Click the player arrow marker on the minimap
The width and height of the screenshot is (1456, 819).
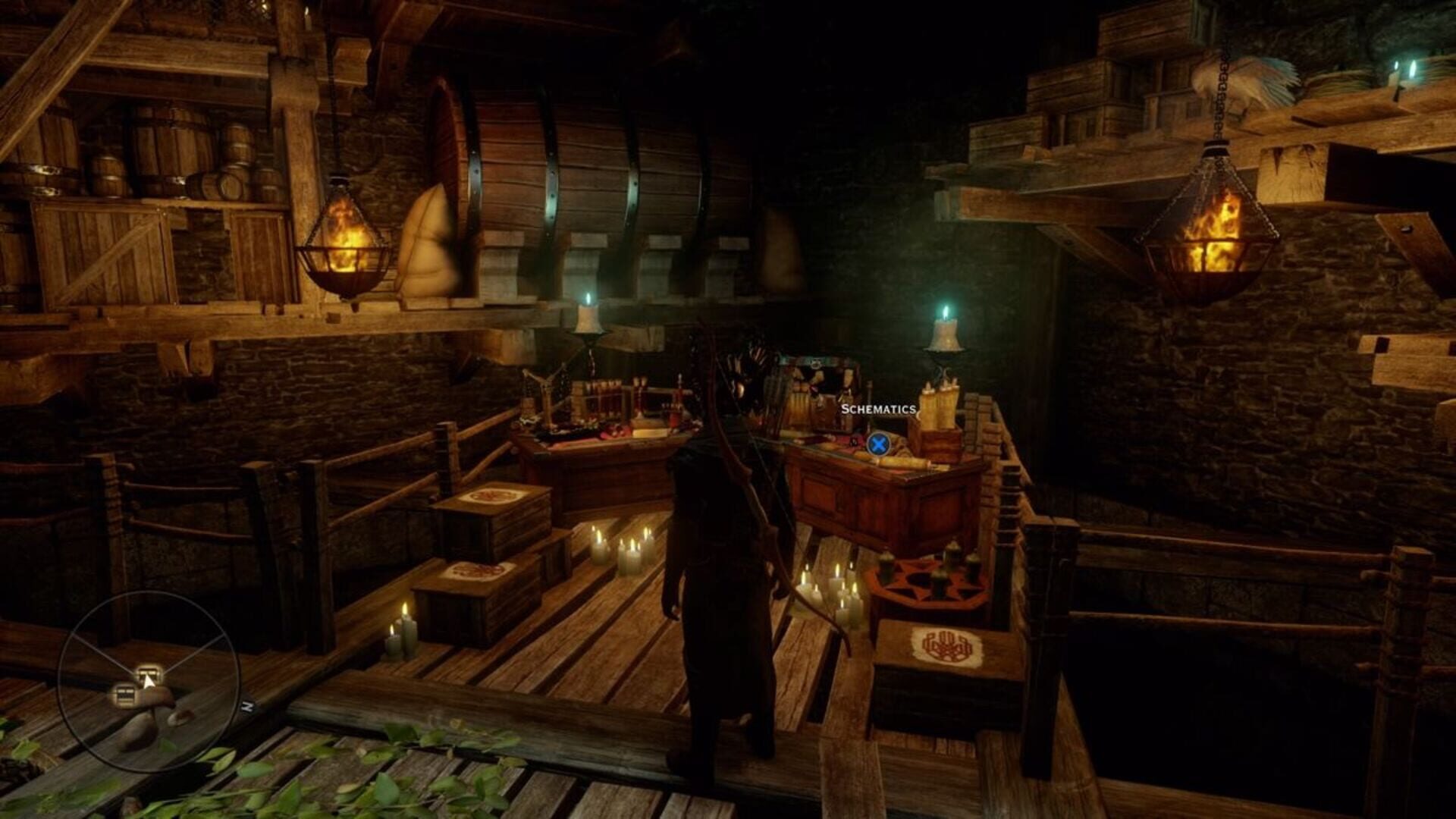pyautogui.click(x=149, y=682)
